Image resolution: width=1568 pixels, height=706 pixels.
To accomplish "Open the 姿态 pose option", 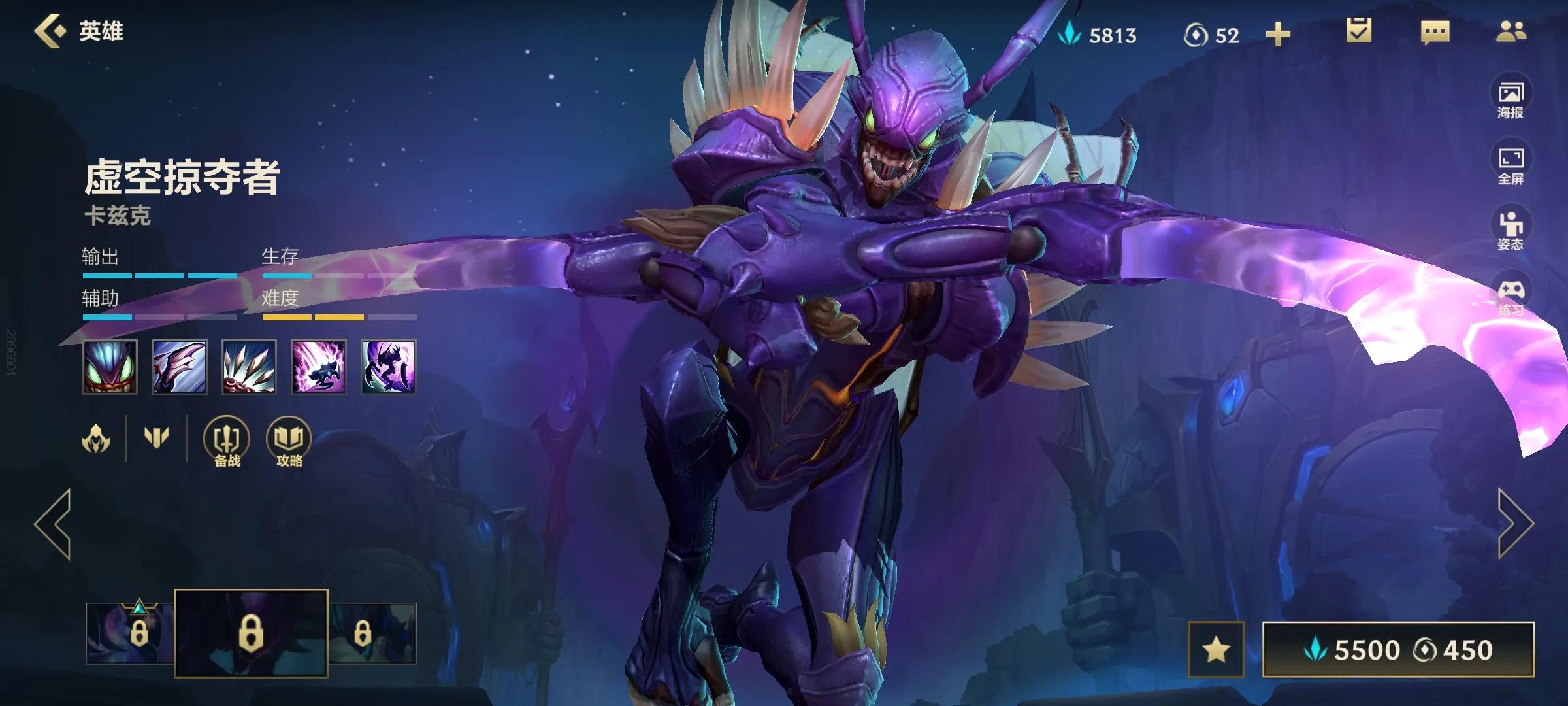I will (1511, 231).
